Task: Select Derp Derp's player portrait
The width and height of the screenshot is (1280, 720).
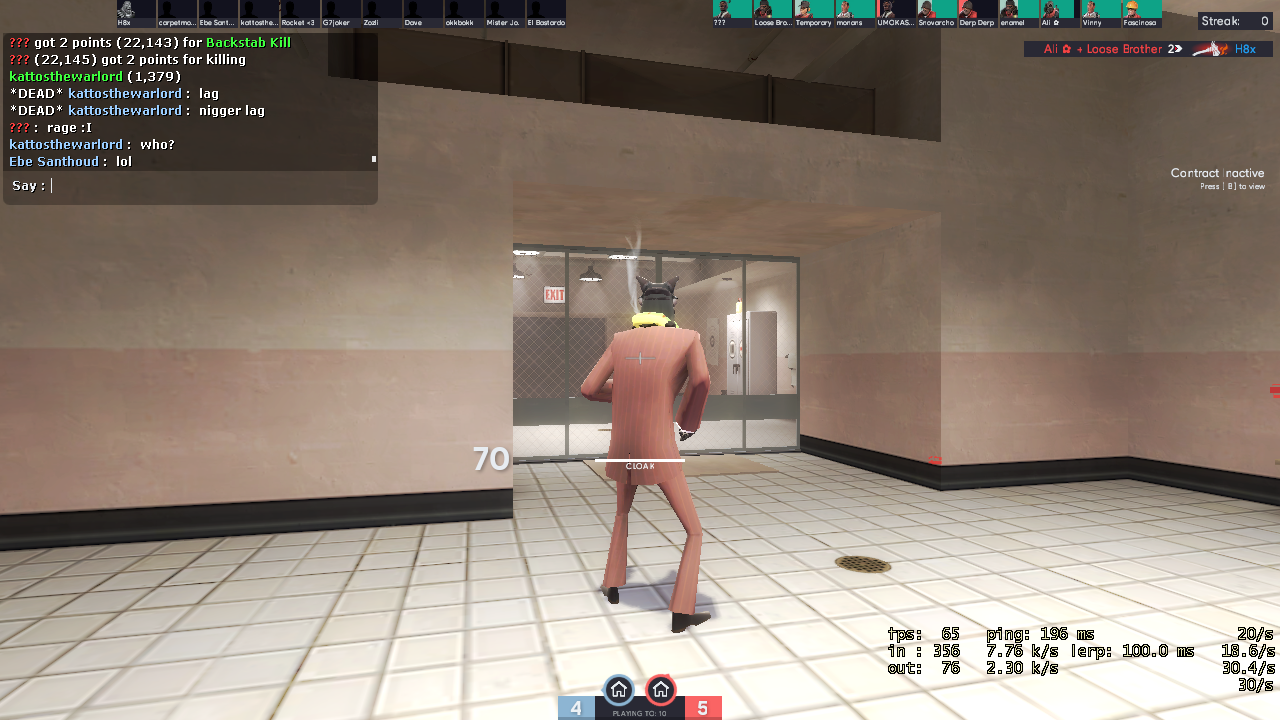Action: (977, 10)
